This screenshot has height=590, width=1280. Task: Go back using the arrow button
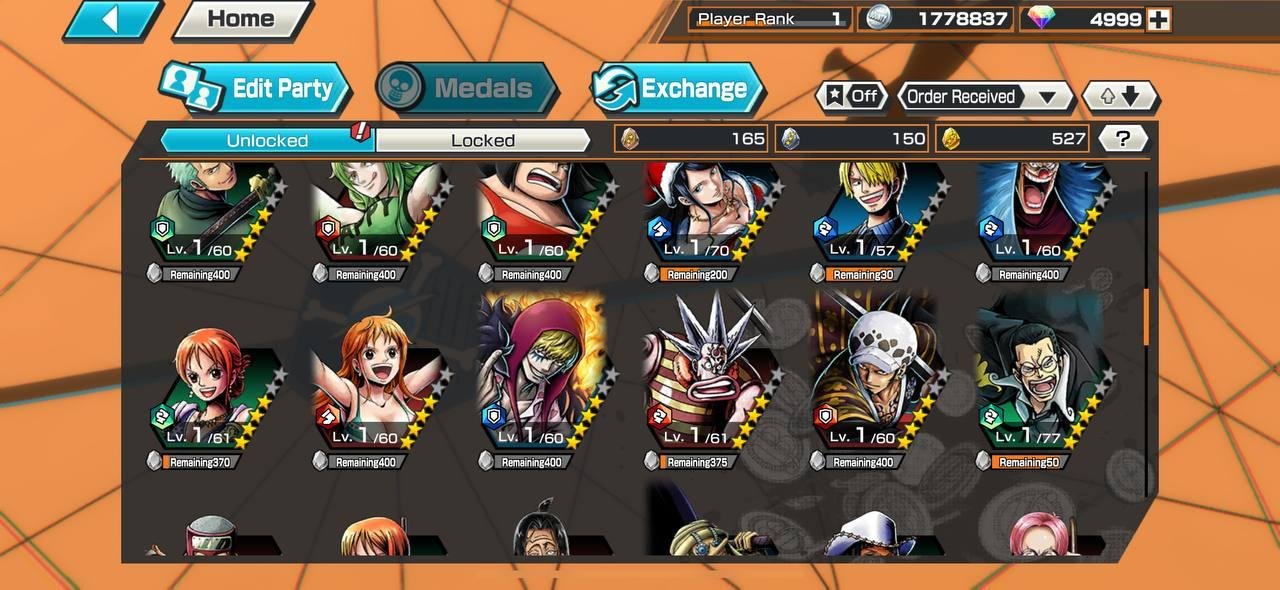tap(112, 20)
